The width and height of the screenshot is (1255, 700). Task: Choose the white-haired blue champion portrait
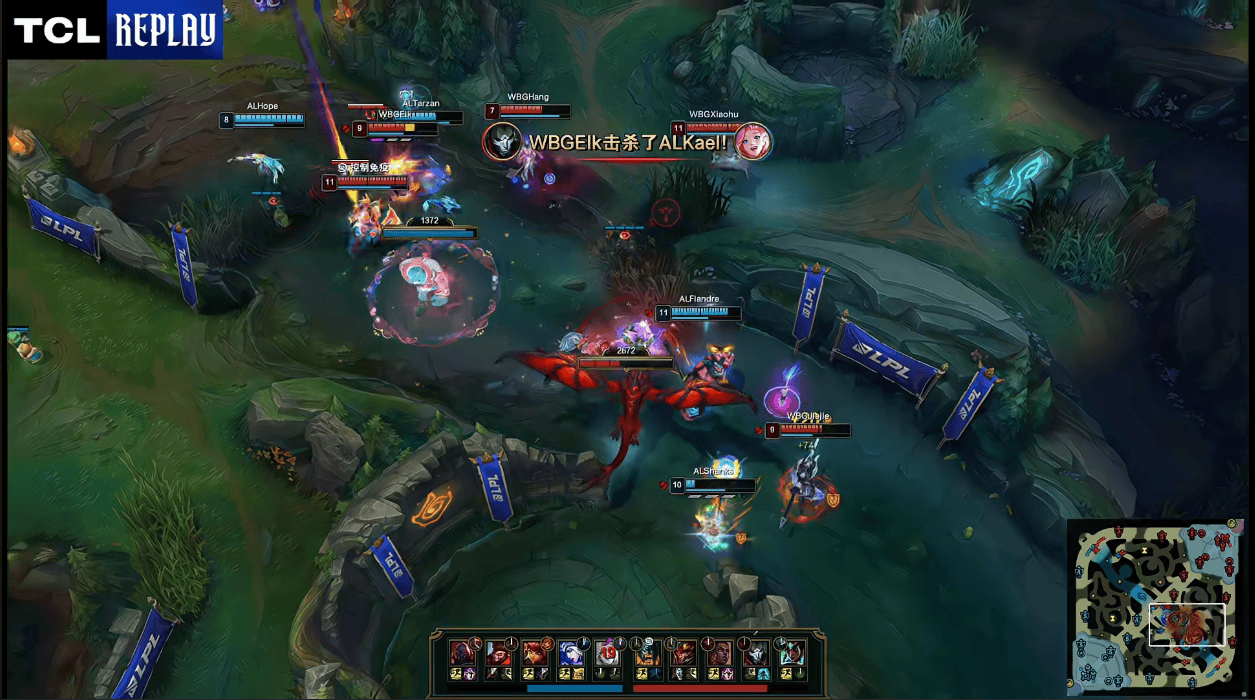click(x=571, y=653)
